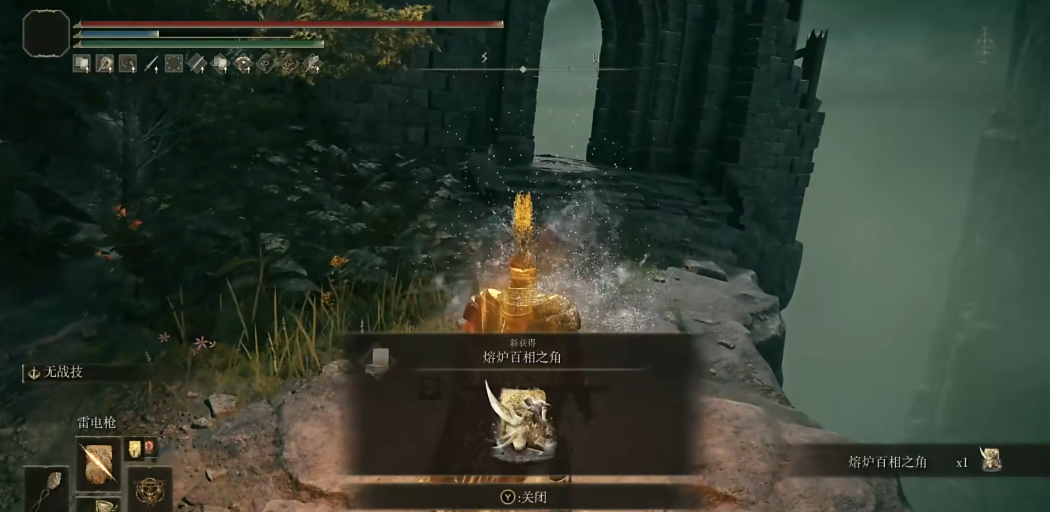The image size is (1050, 512).
Task: Click the compass bar at top
Action: point(523,69)
